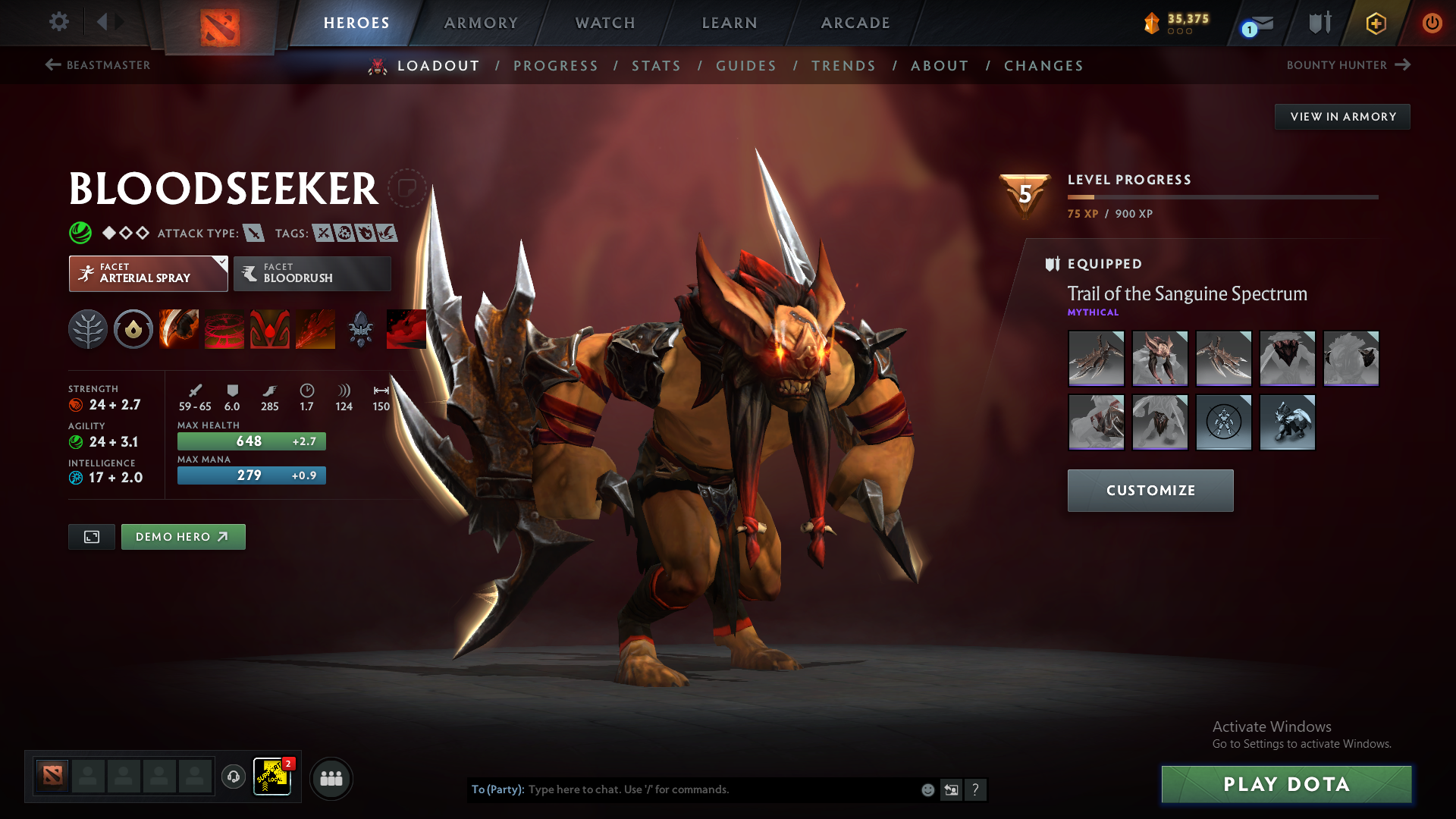Open the Armory menu item
Viewport: 1456px width, 819px height.
tap(481, 23)
